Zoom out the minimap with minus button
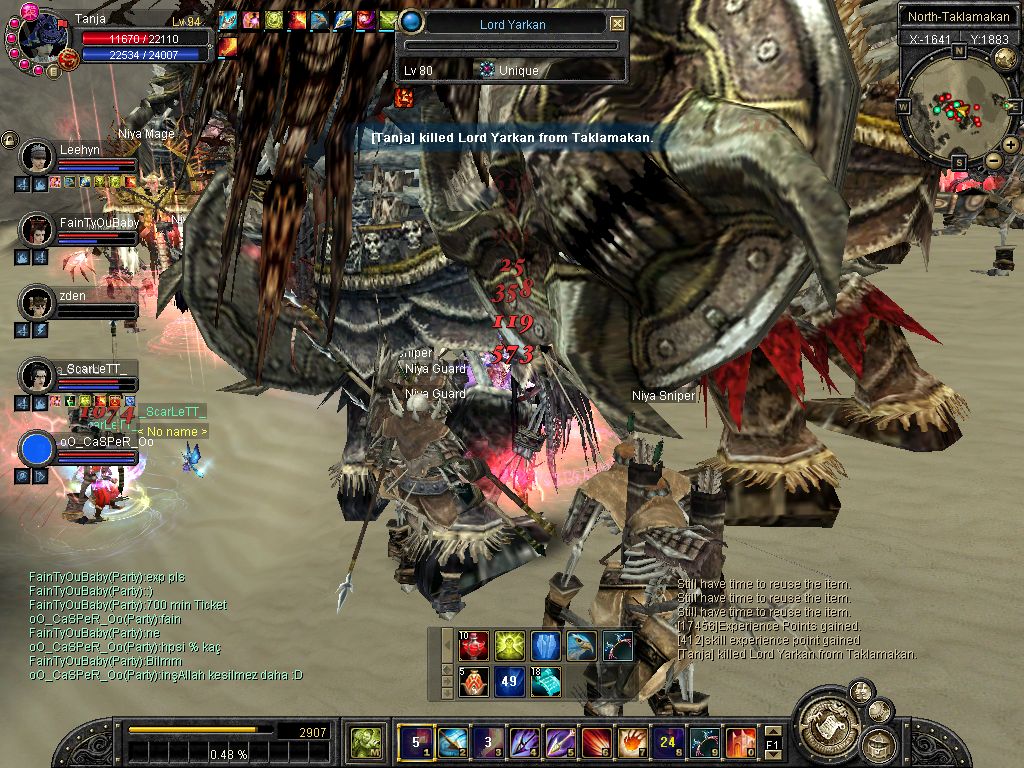The image size is (1024, 768). (993, 160)
